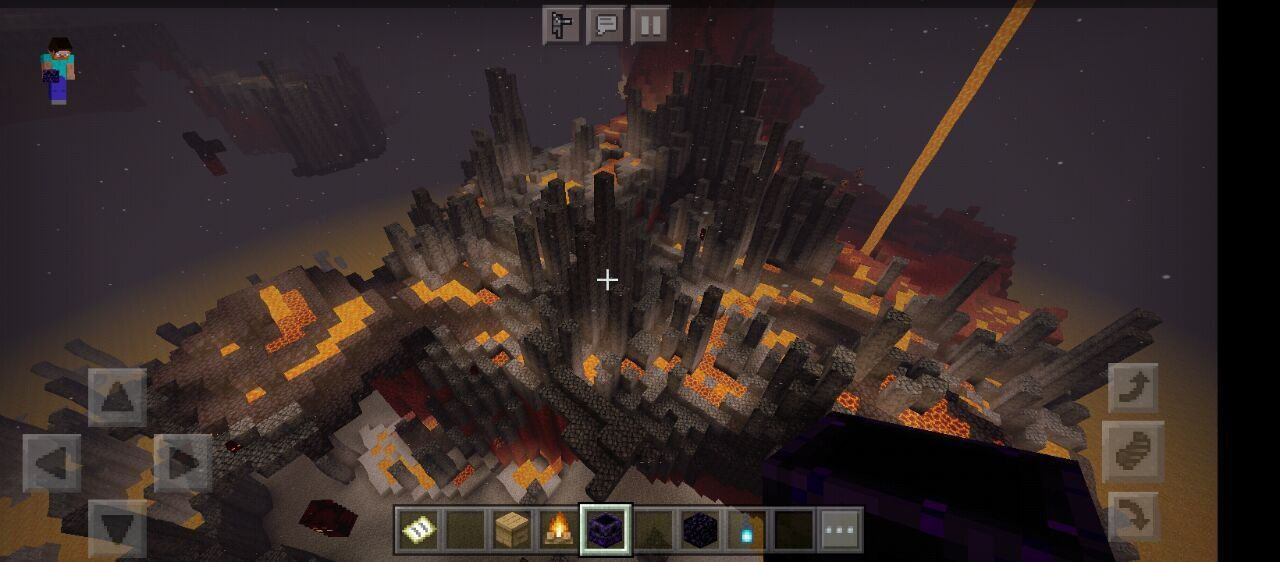Tap the fly up arrow button

(1134, 388)
